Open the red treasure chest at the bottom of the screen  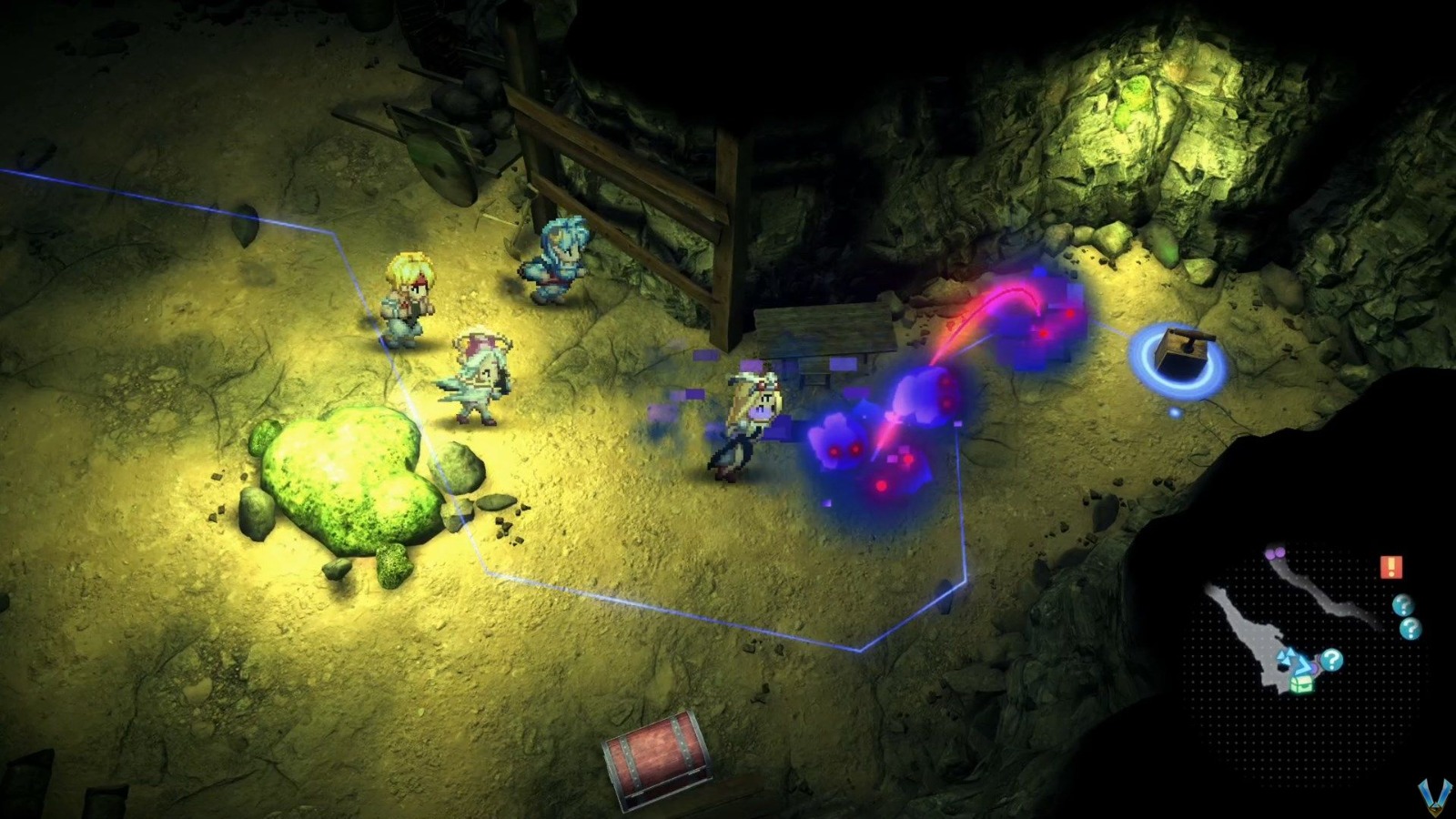[x=657, y=755]
